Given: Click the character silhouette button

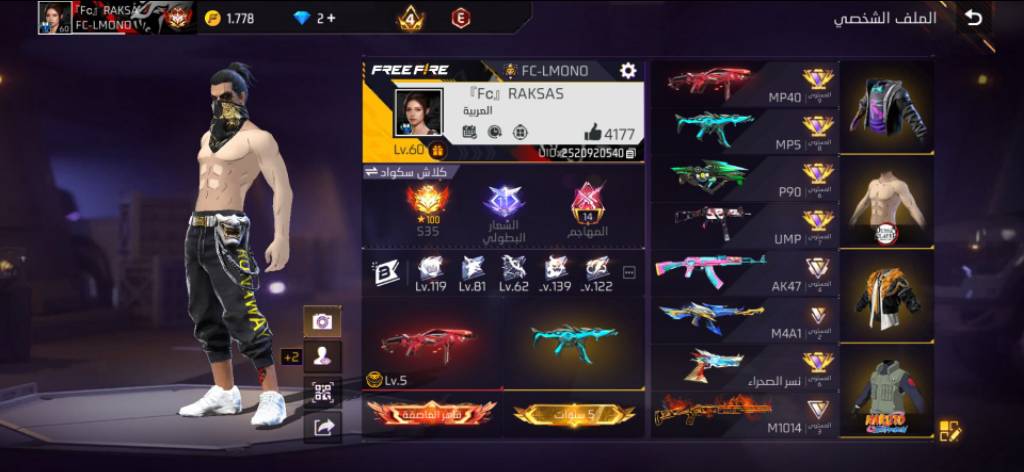Looking at the screenshot, I should (323, 356).
